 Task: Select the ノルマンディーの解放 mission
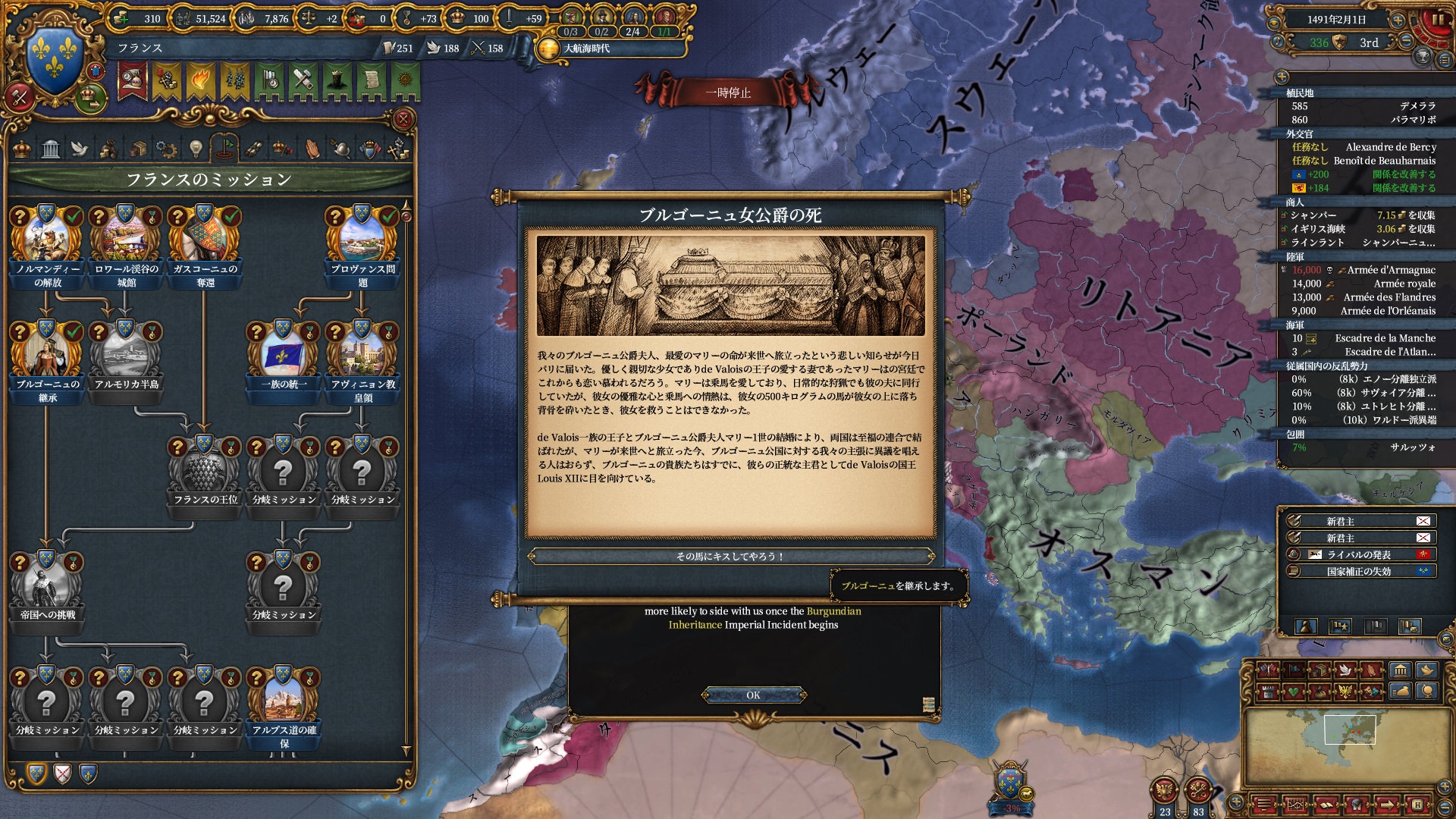pyautogui.click(x=47, y=244)
